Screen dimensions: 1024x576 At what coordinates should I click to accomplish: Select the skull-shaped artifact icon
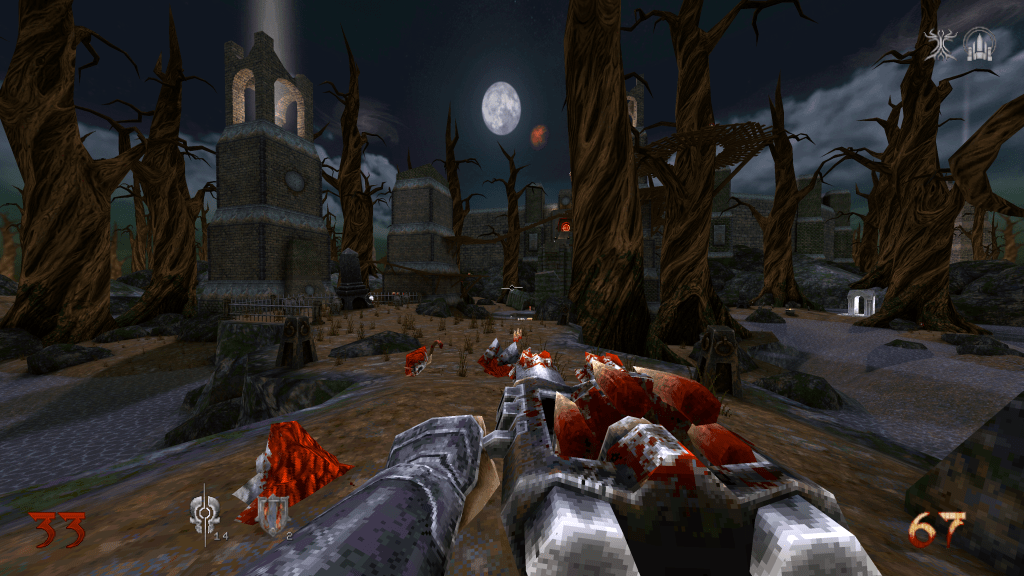[x=201, y=513]
